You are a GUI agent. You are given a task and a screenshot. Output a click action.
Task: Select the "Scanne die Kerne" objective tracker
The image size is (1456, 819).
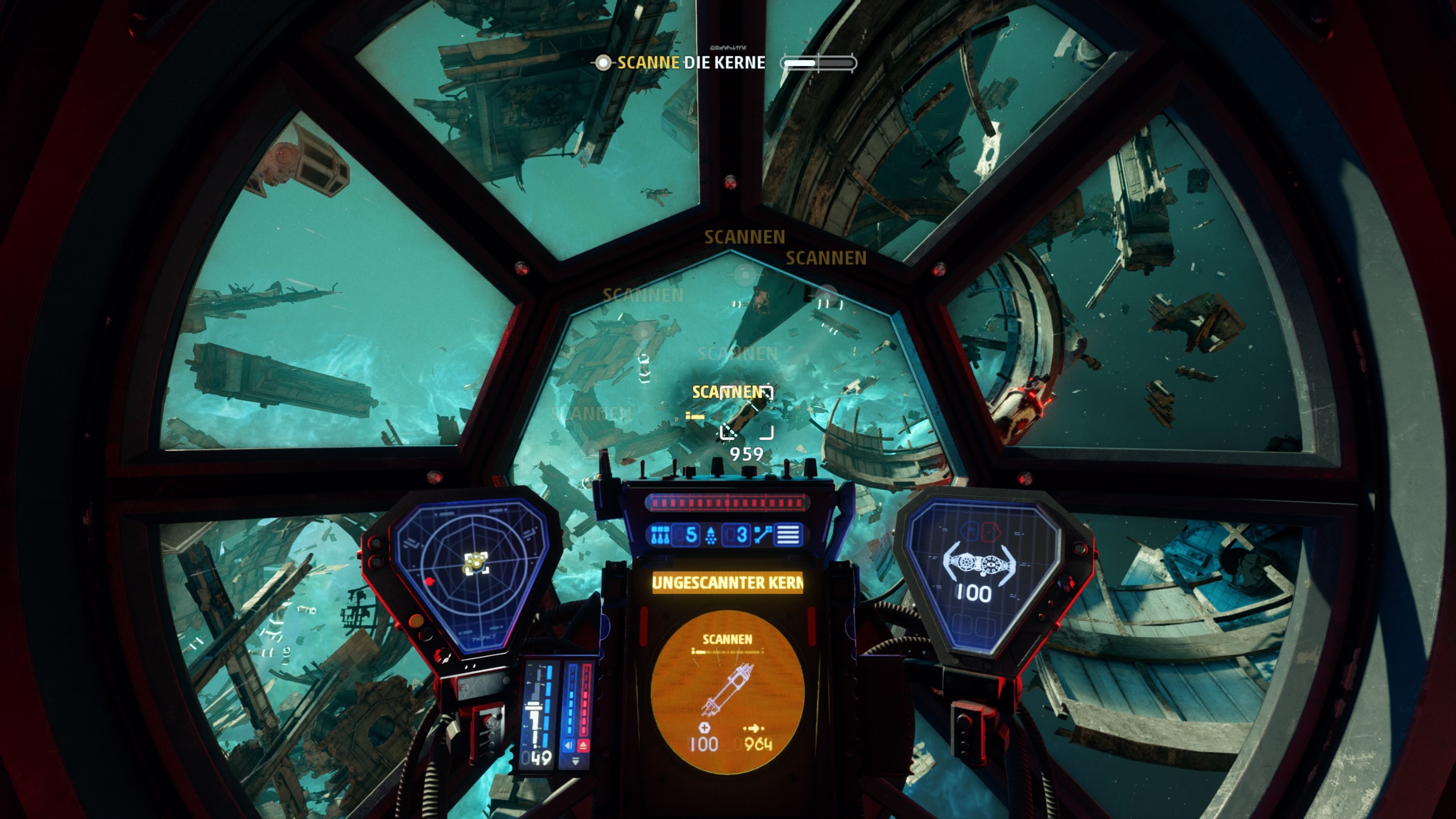pos(691,63)
